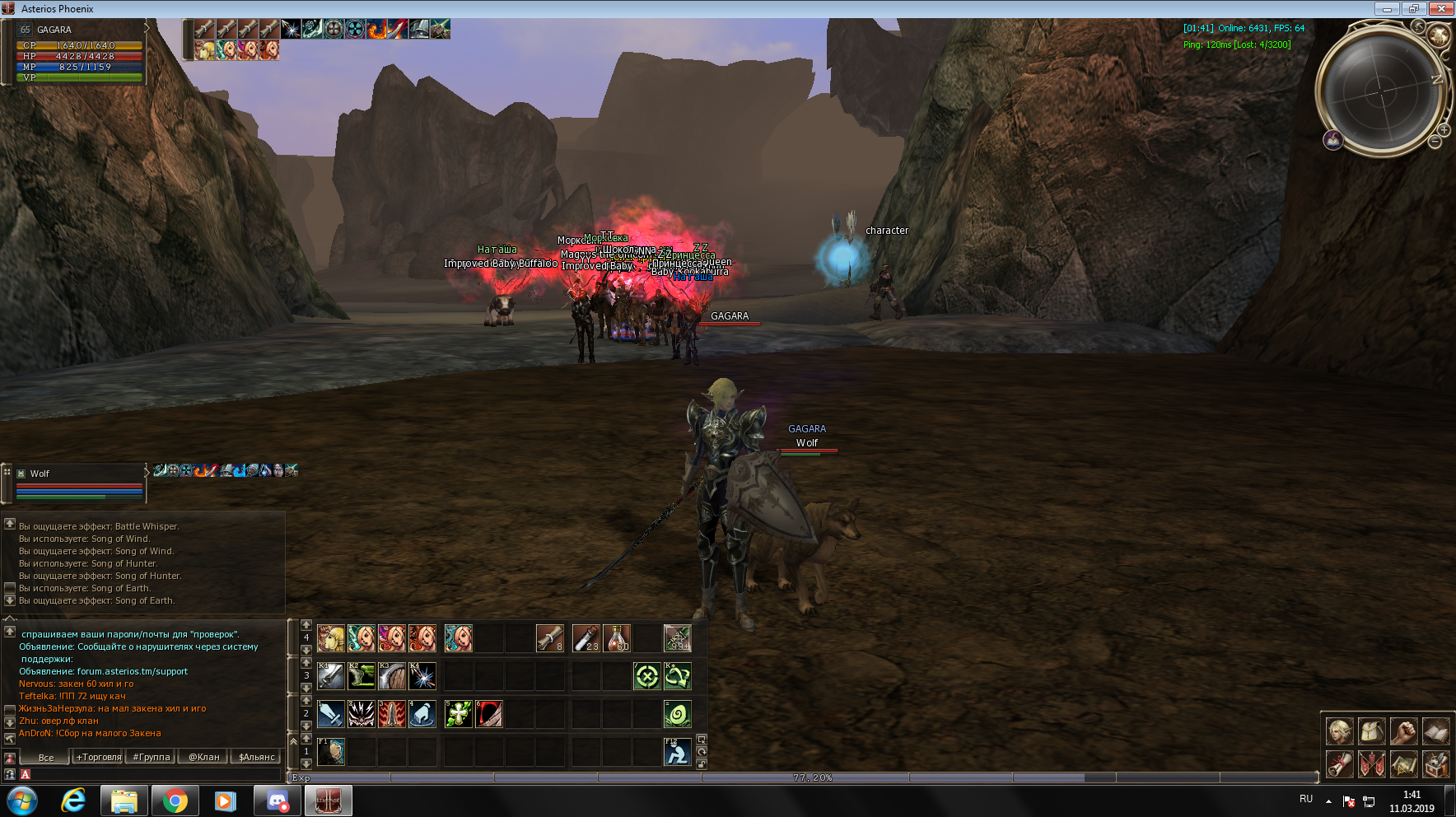Viewport: 1456px width, 817px height.
Task: Open the system menu chest icon
Action: coord(1436,764)
